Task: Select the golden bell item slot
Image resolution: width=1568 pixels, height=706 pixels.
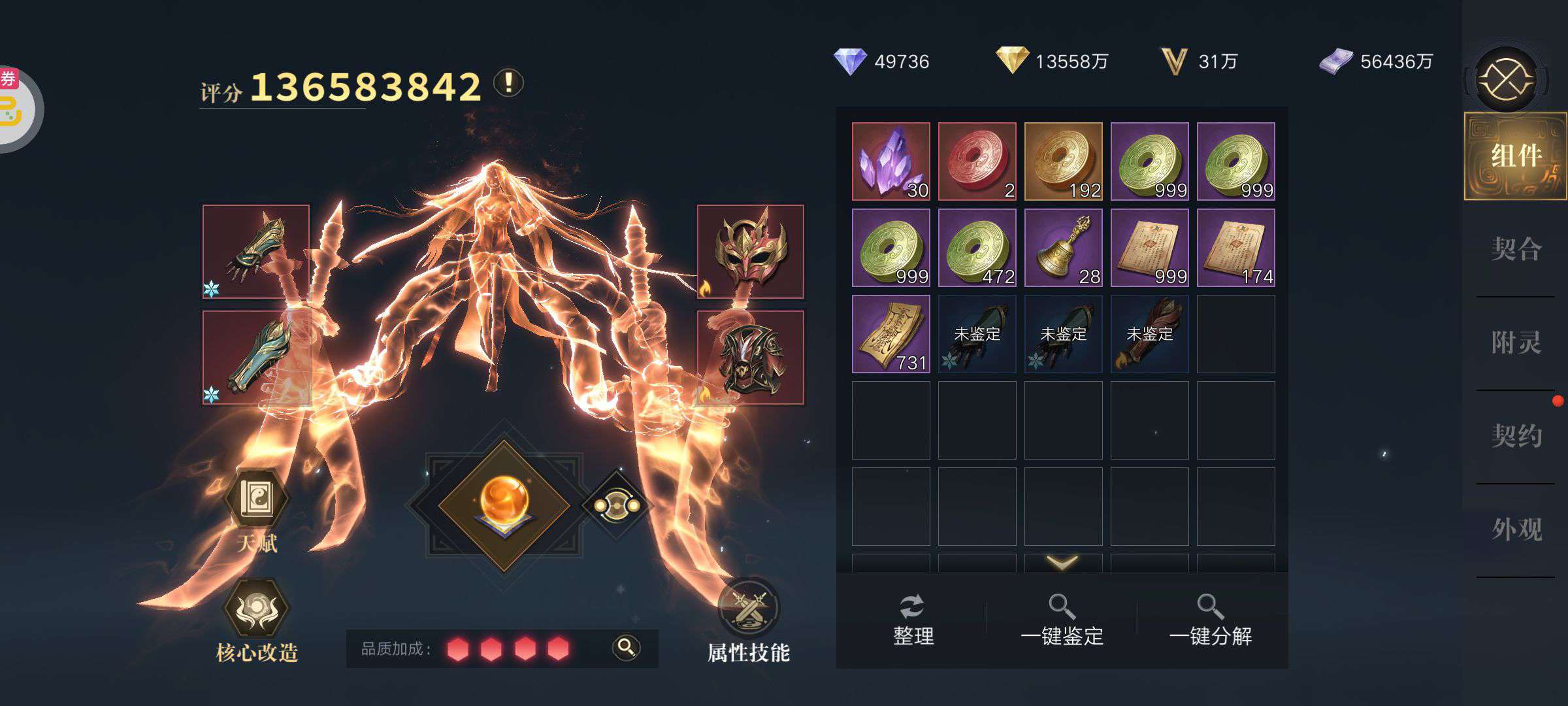Action: click(x=1063, y=247)
